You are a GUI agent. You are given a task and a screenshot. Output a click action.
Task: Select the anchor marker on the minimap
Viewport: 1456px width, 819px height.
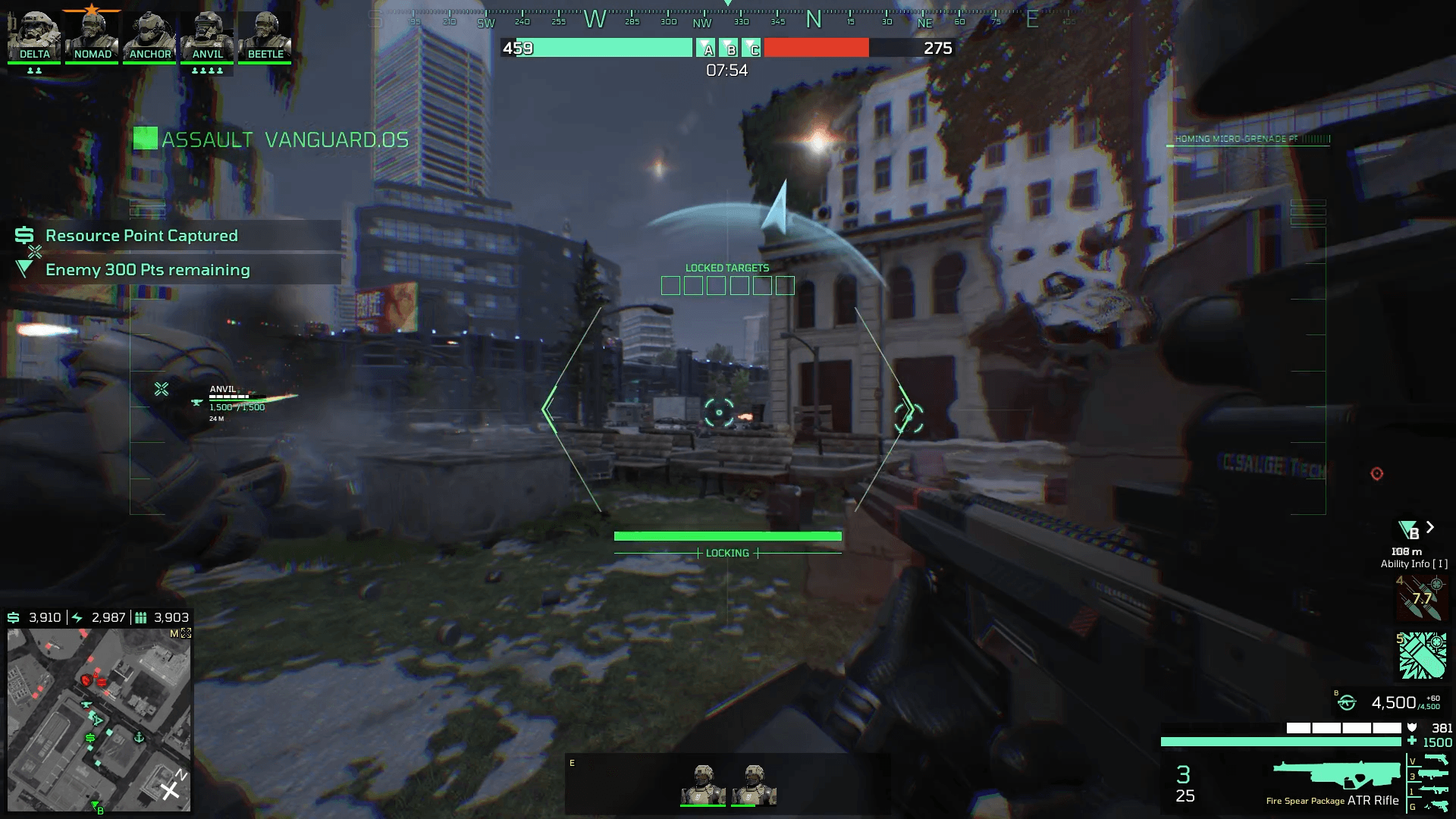pos(140,737)
